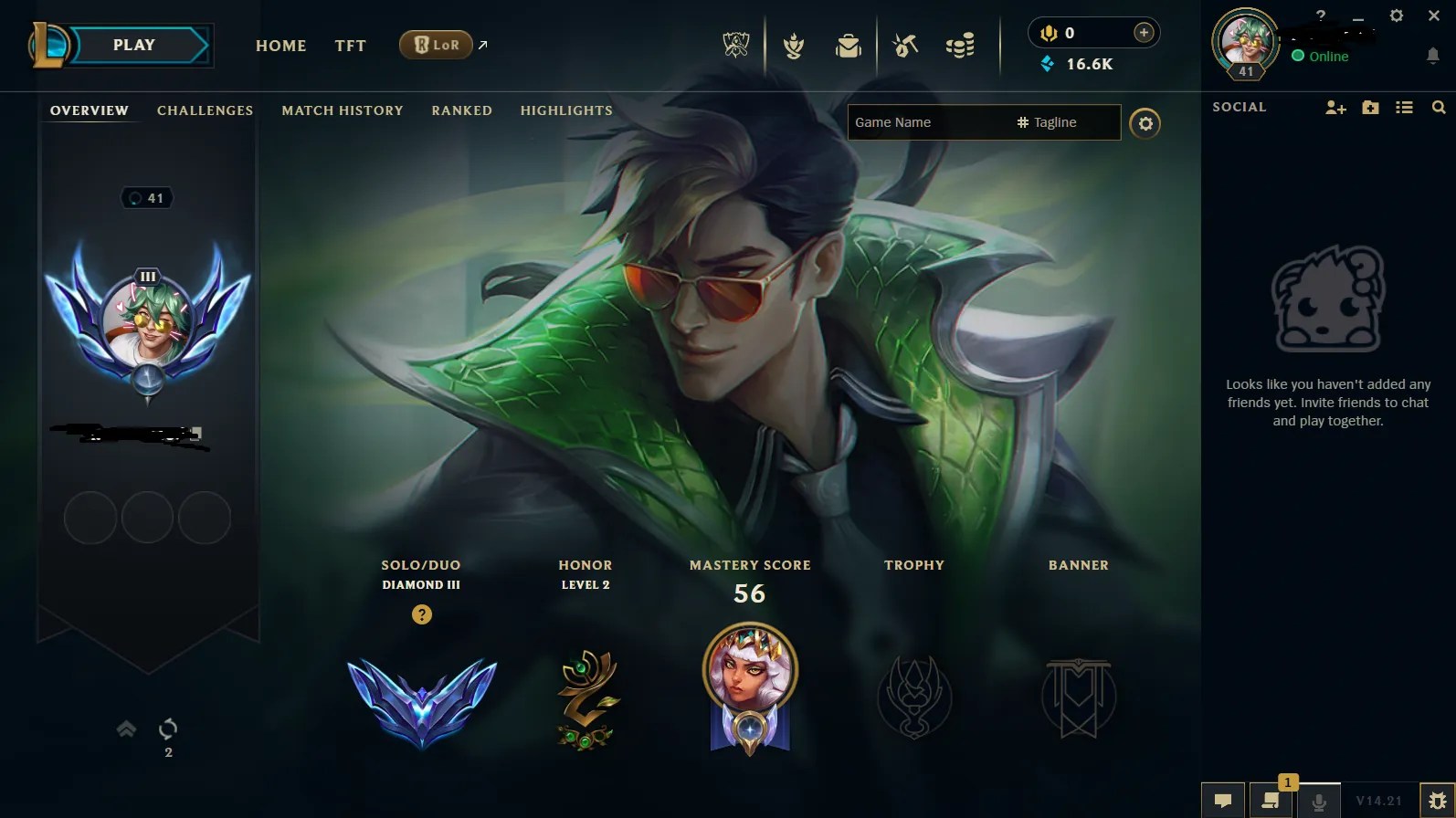Open the Store coins icon
The height and width of the screenshot is (818, 1456).
(x=959, y=45)
